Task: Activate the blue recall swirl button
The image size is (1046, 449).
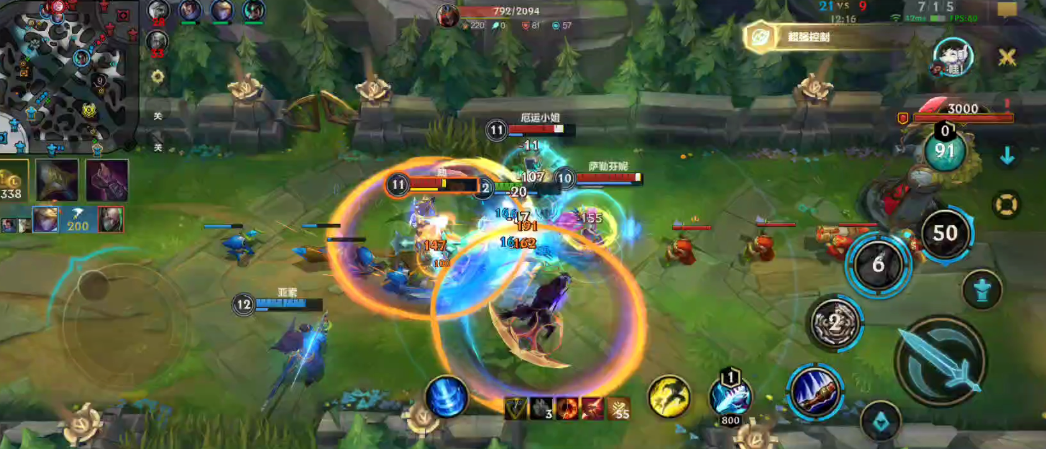Action: click(446, 397)
